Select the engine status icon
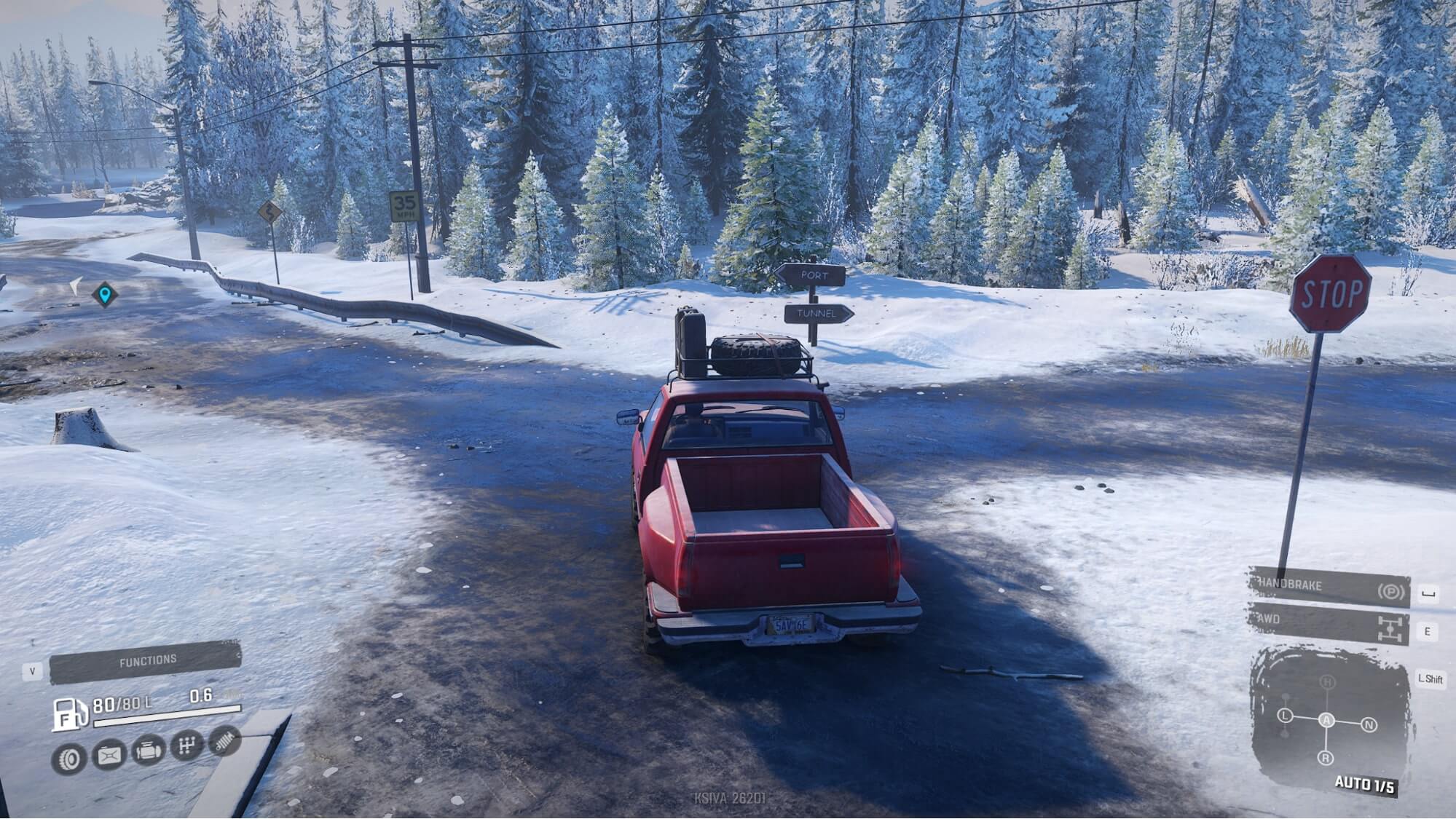The width and height of the screenshot is (1456, 819). [x=148, y=751]
